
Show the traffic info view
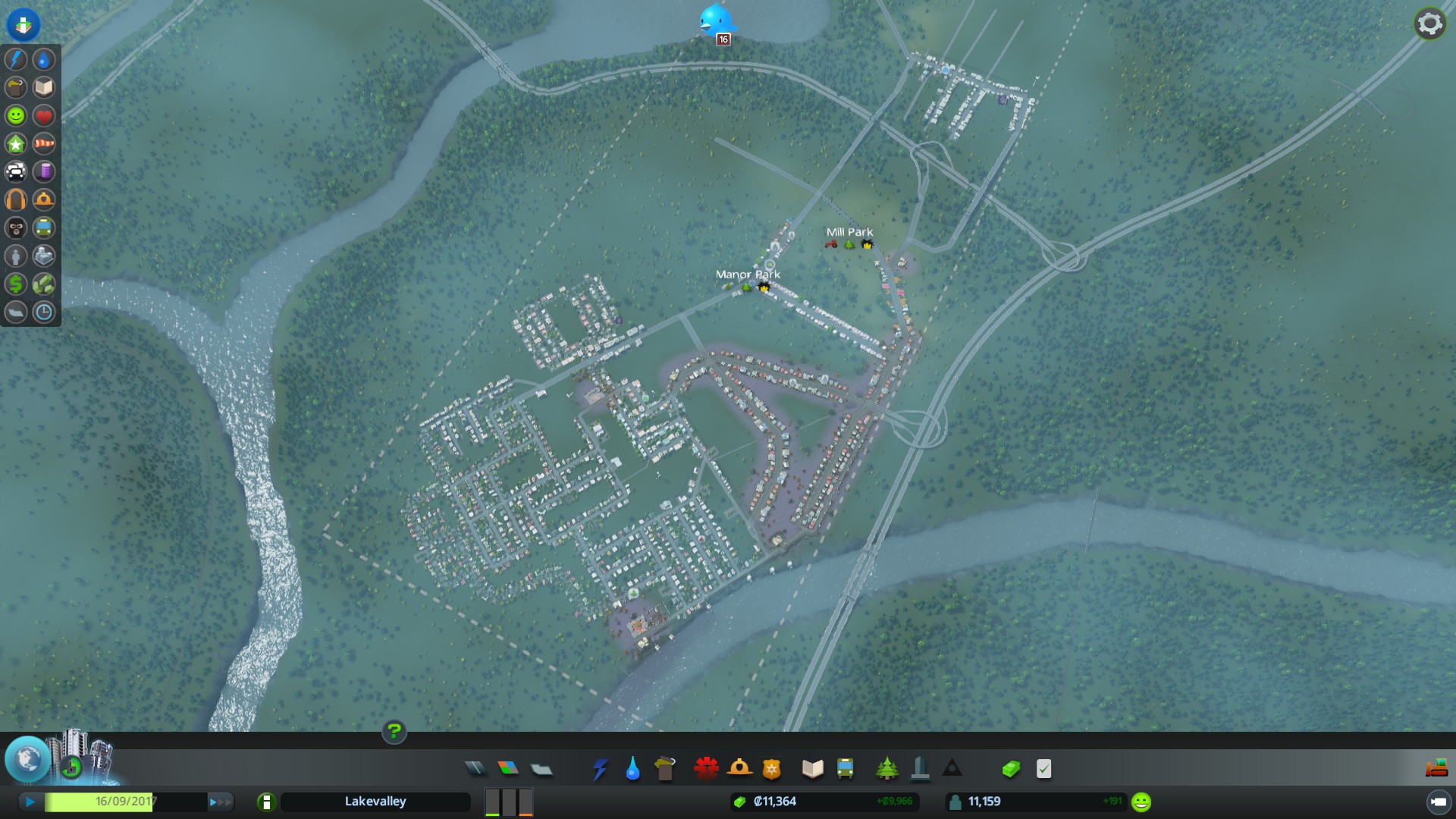coord(16,172)
